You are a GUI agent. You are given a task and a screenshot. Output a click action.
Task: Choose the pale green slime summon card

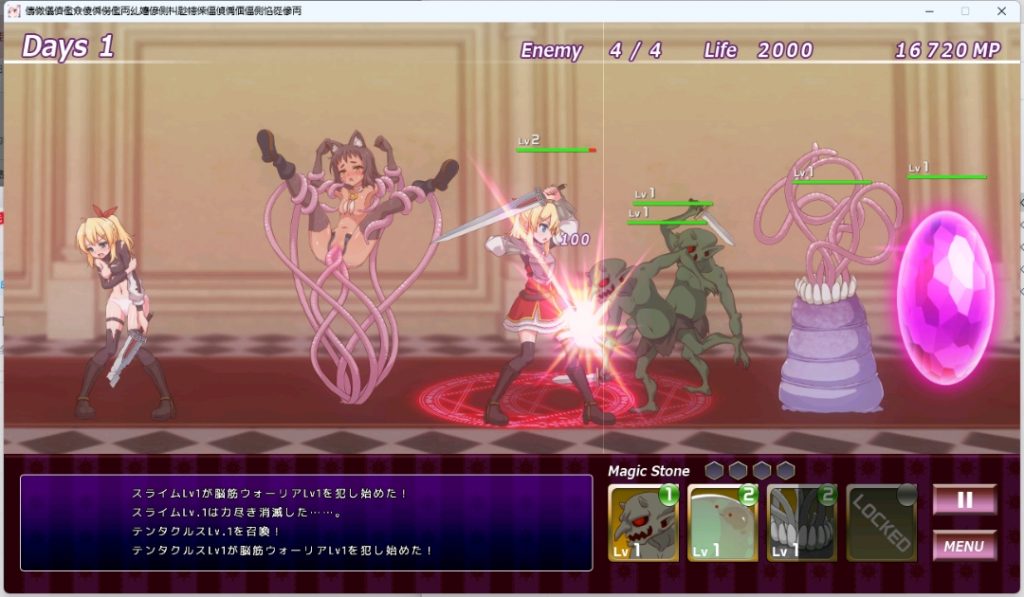click(x=722, y=523)
